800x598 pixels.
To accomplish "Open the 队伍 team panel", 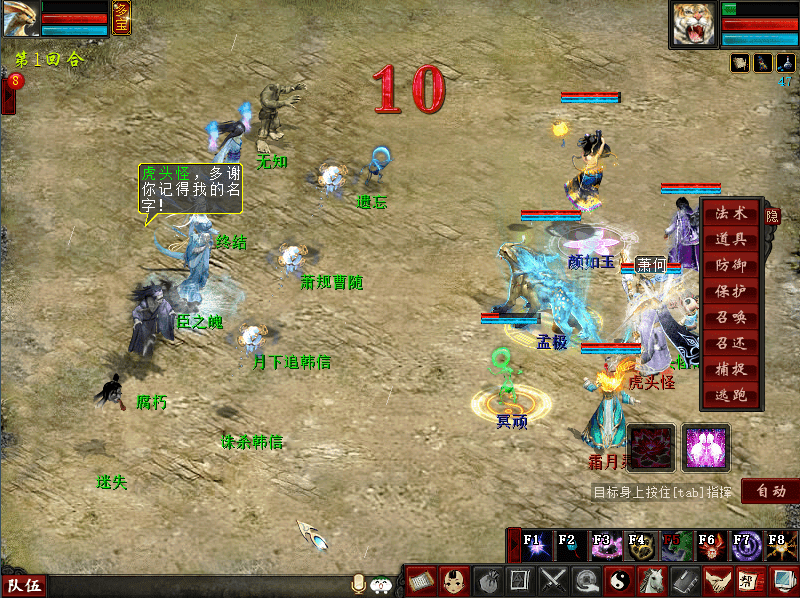I will click(24, 586).
